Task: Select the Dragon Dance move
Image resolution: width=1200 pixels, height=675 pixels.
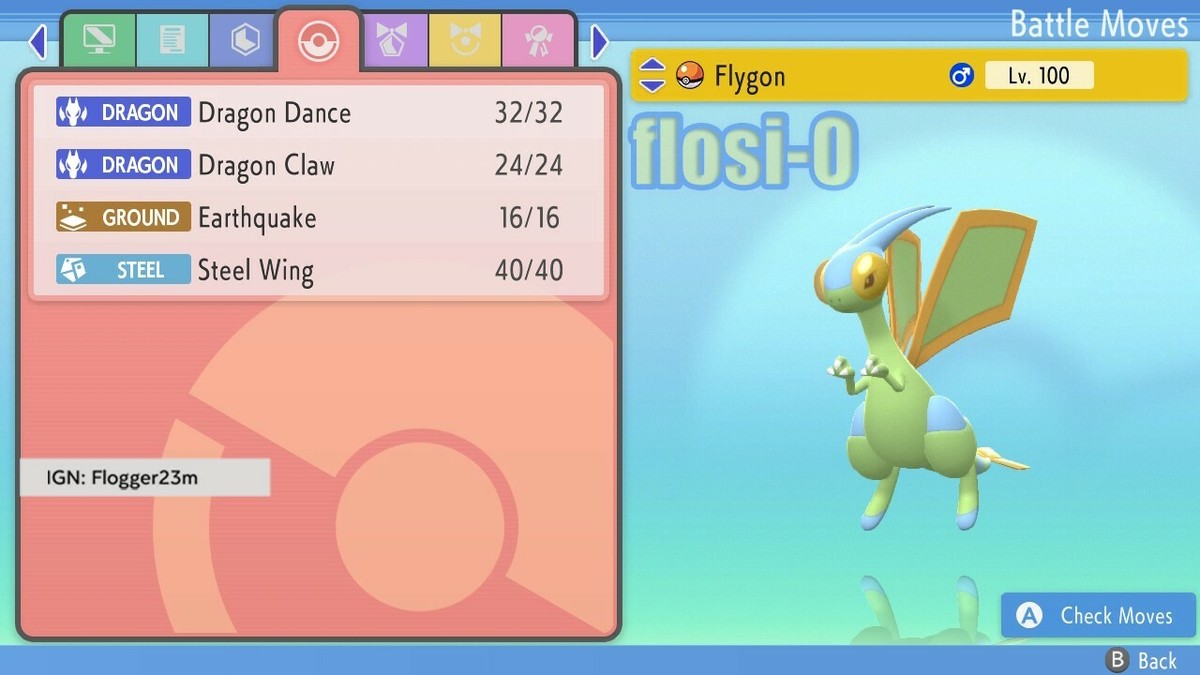Action: [318, 113]
